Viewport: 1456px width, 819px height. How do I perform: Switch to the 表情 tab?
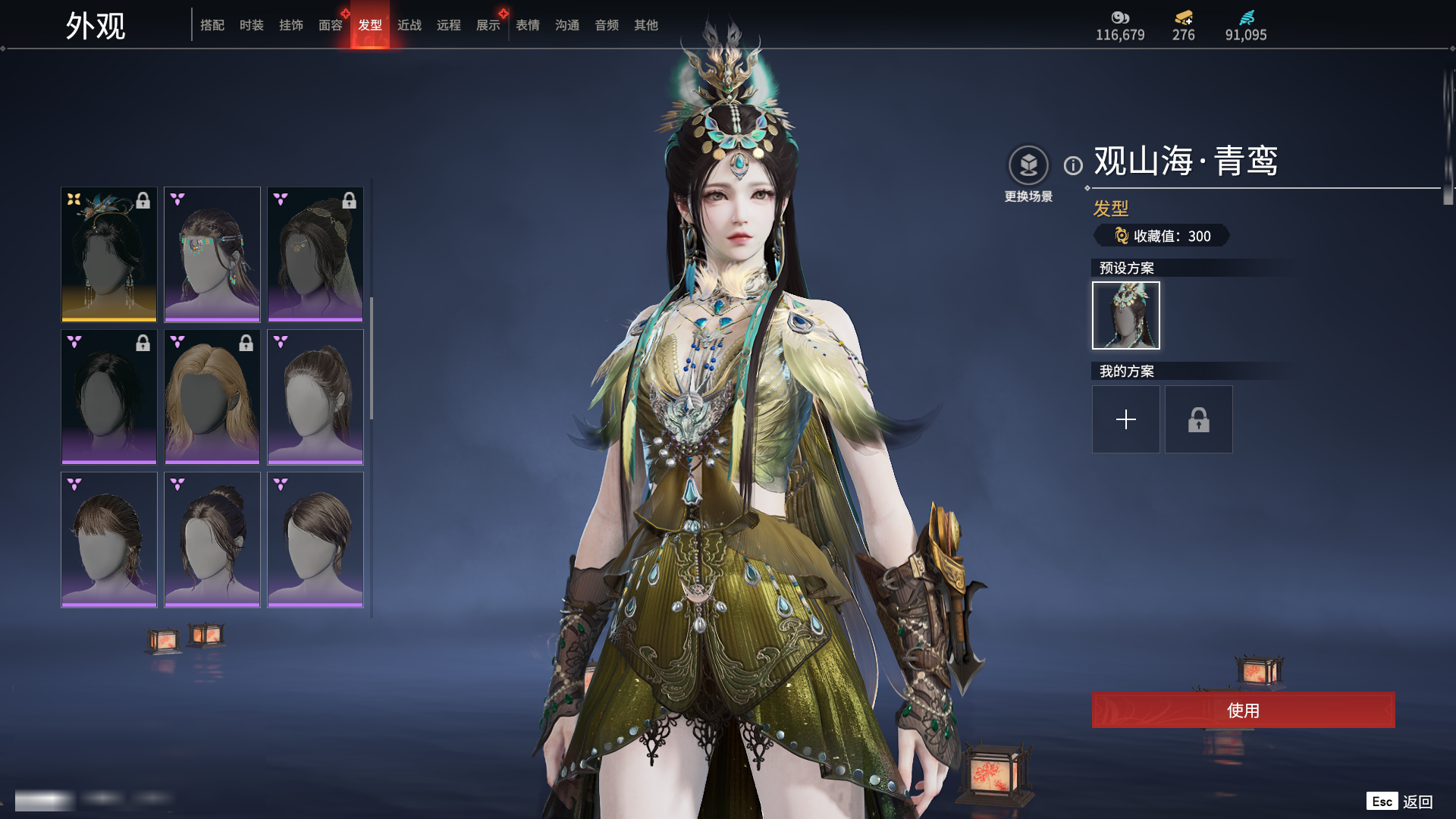(x=528, y=25)
